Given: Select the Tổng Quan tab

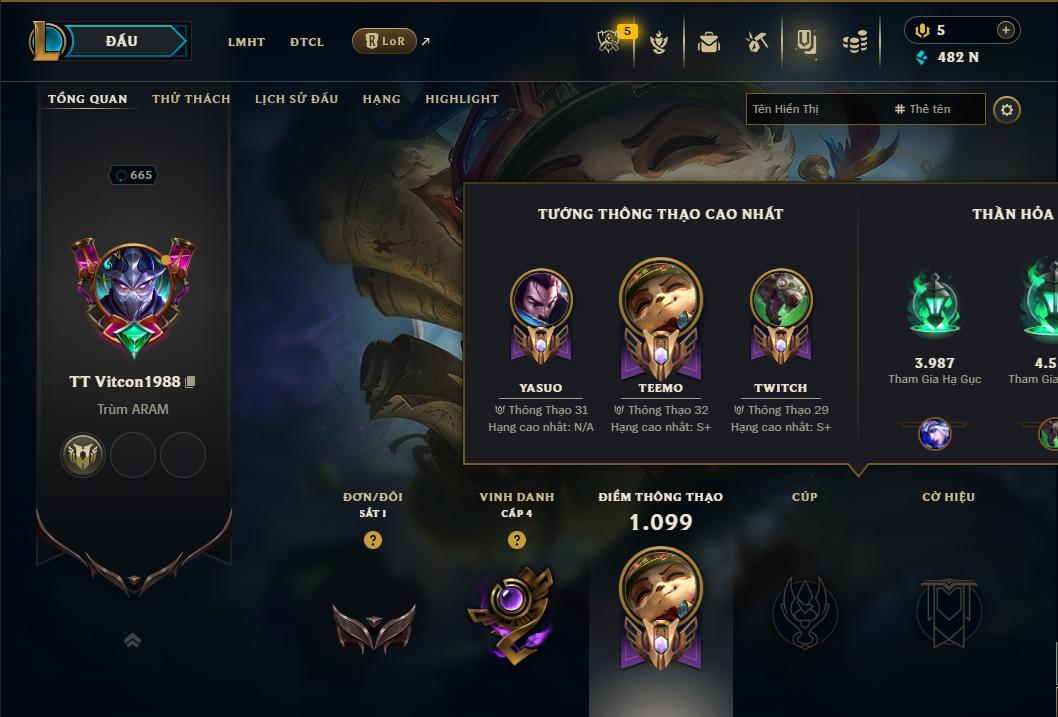Looking at the screenshot, I should 88,99.
